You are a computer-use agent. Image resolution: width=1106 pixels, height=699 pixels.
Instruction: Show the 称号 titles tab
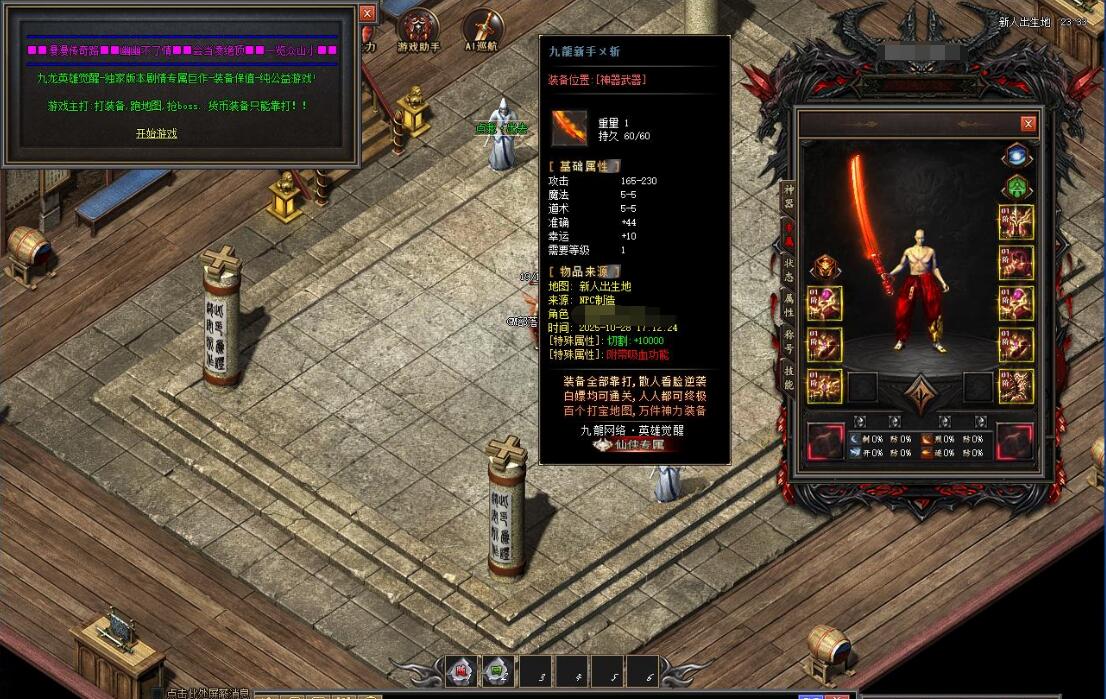(x=788, y=341)
